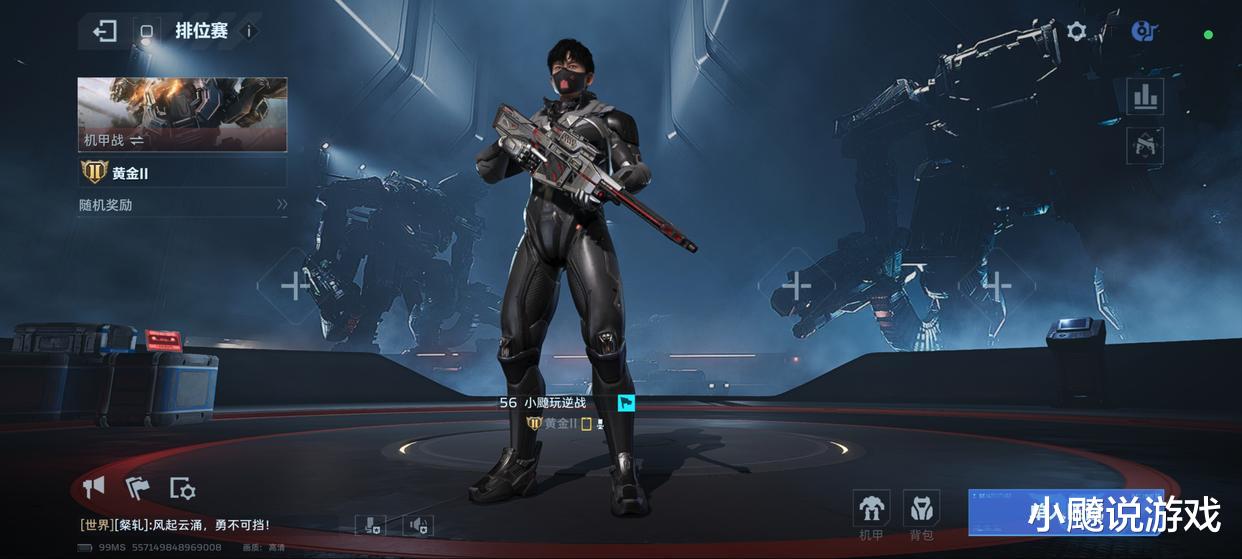This screenshot has width=1242, height=559.
Task: Open the bar chart statistics panel
Action: point(1145,97)
